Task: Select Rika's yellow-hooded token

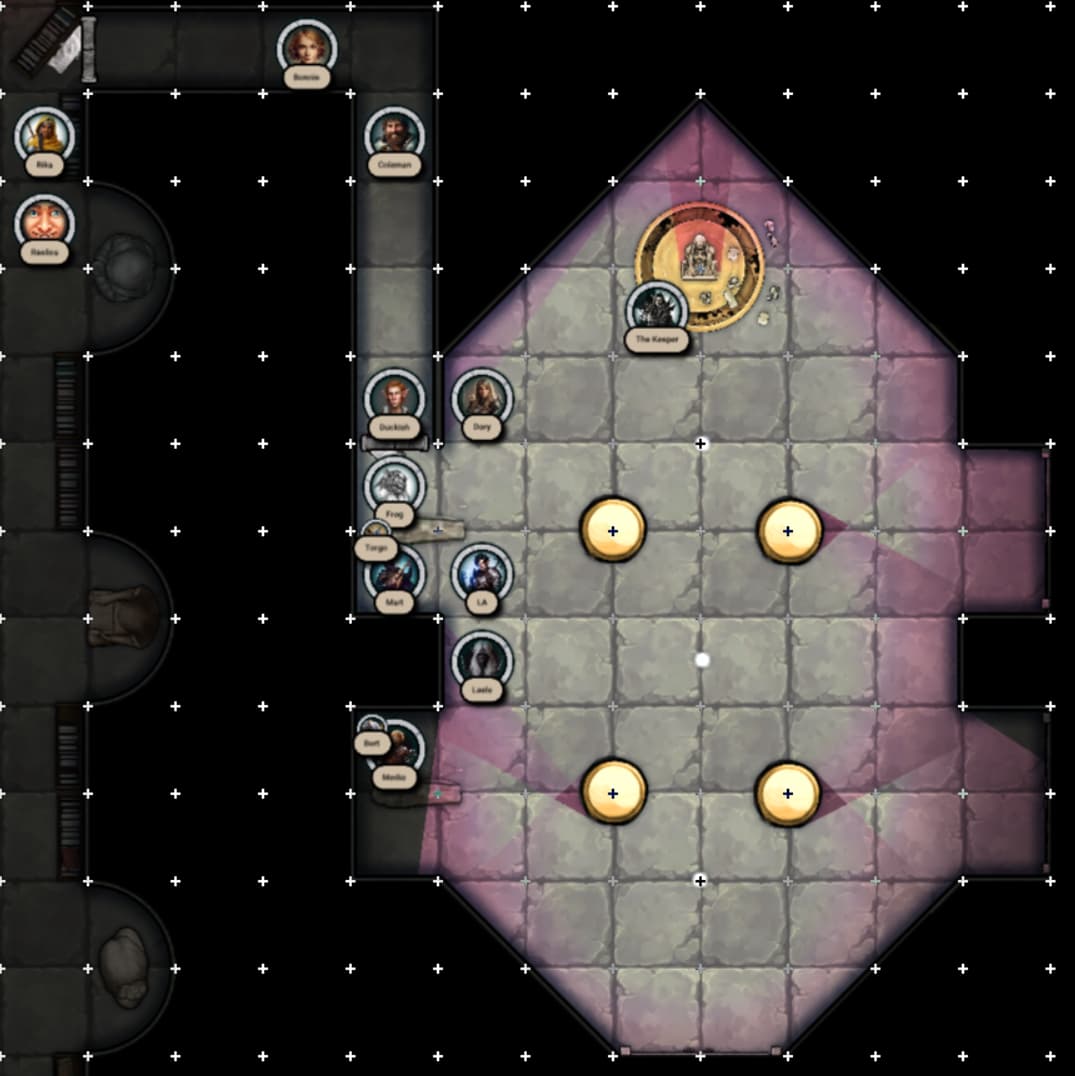Action: point(45,135)
